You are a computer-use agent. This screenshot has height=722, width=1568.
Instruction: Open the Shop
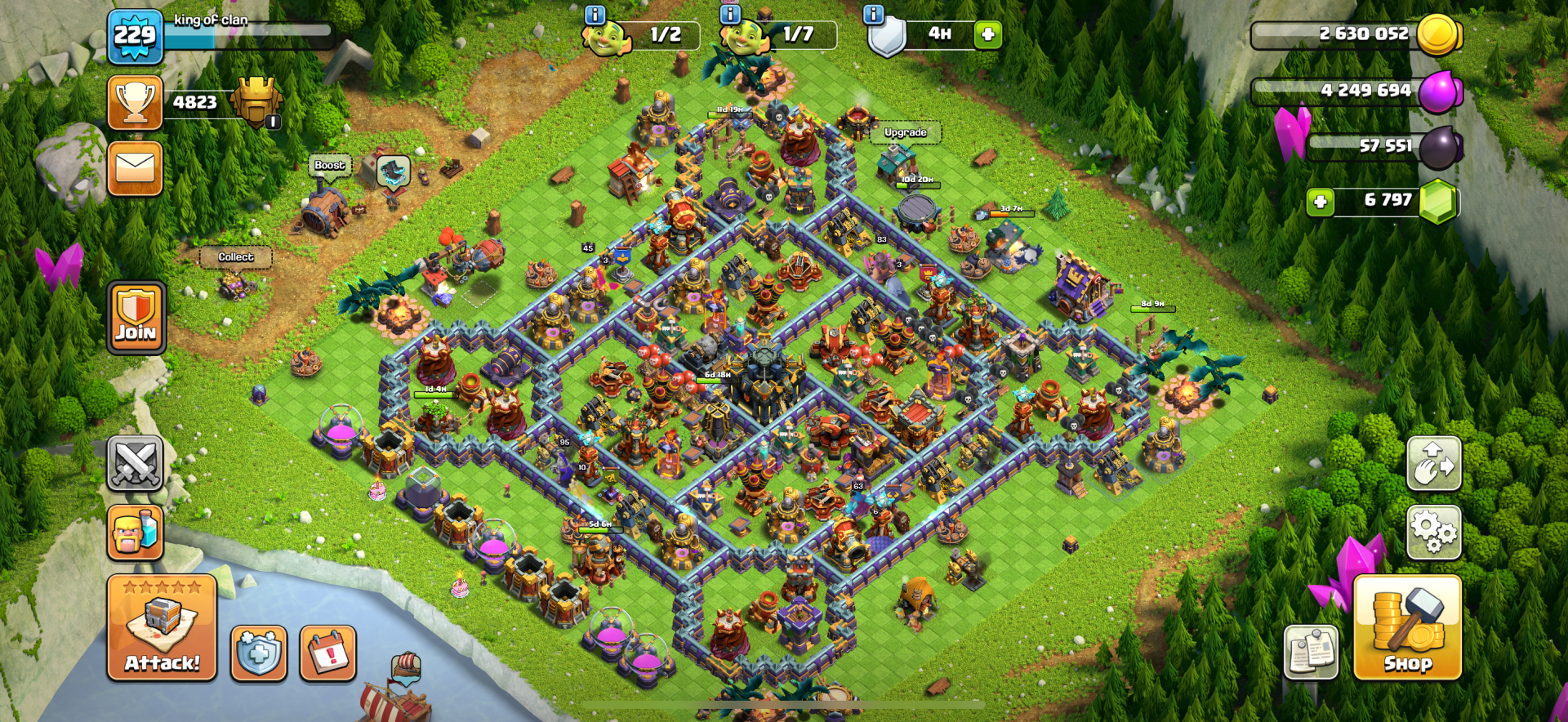1407,627
